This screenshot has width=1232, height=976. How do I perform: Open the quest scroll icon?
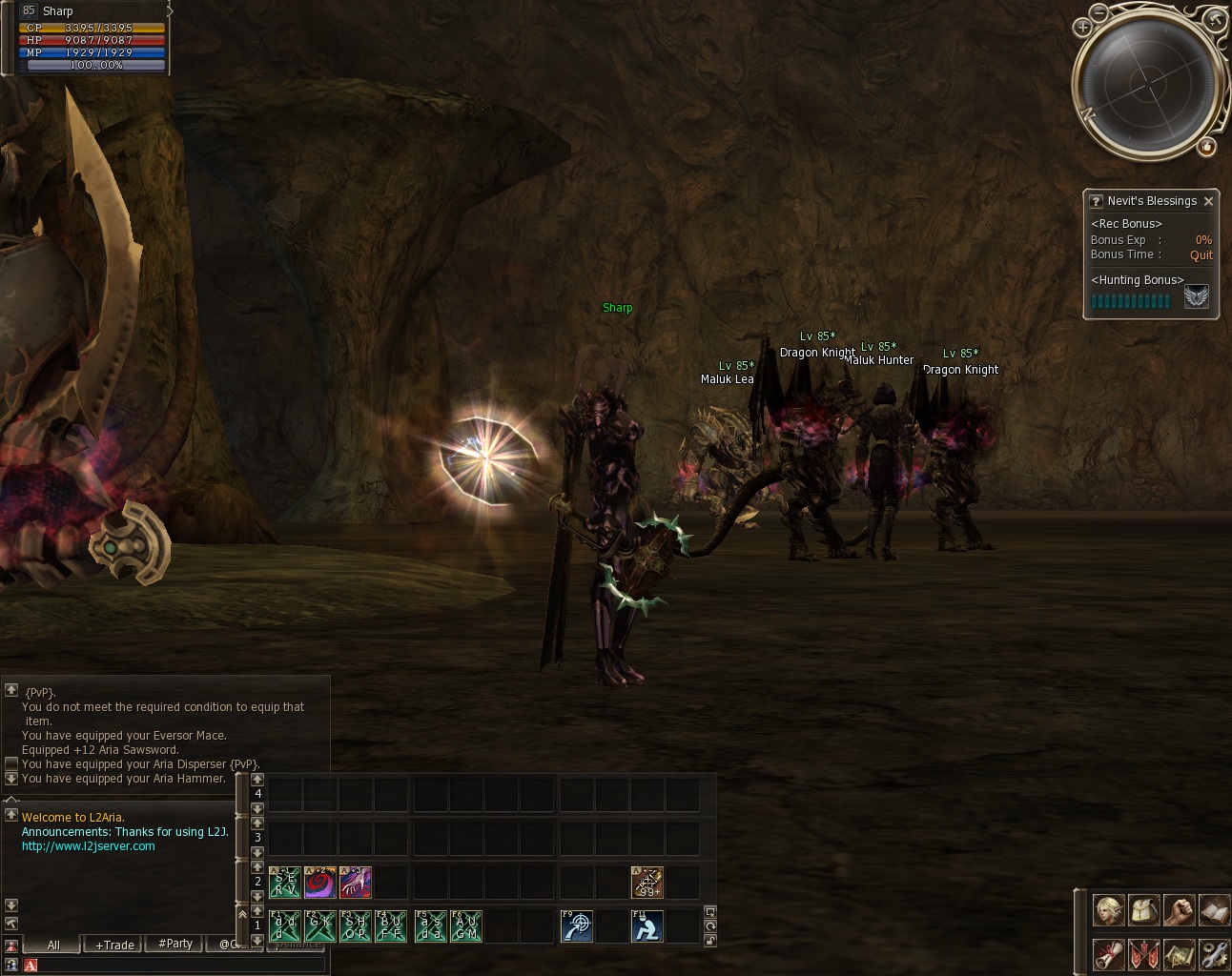point(1108,953)
